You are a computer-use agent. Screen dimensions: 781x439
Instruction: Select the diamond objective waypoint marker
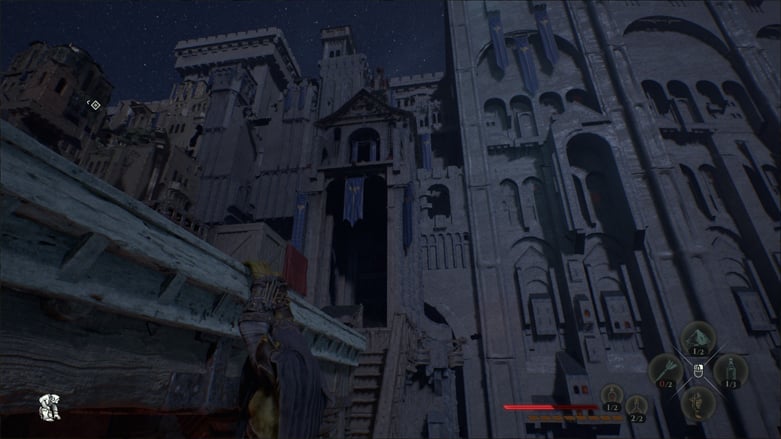[x=94, y=104]
